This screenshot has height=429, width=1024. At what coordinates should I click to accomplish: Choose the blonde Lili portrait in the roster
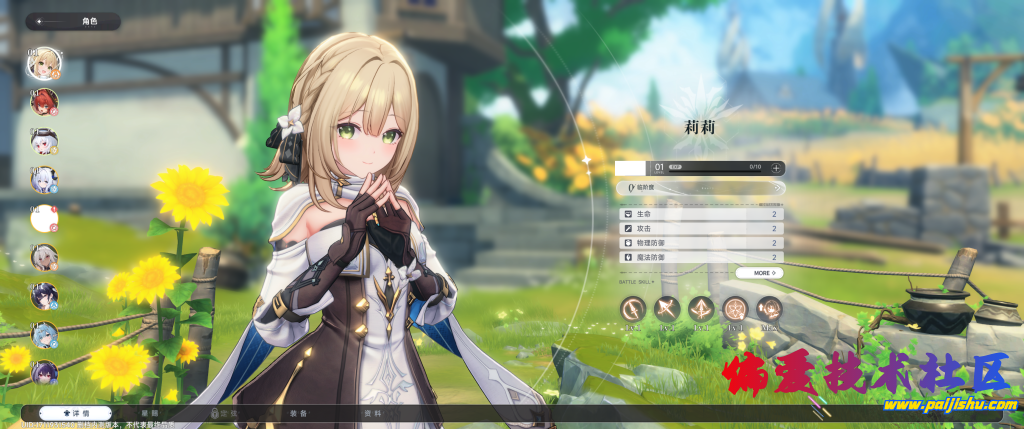[x=44, y=62]
